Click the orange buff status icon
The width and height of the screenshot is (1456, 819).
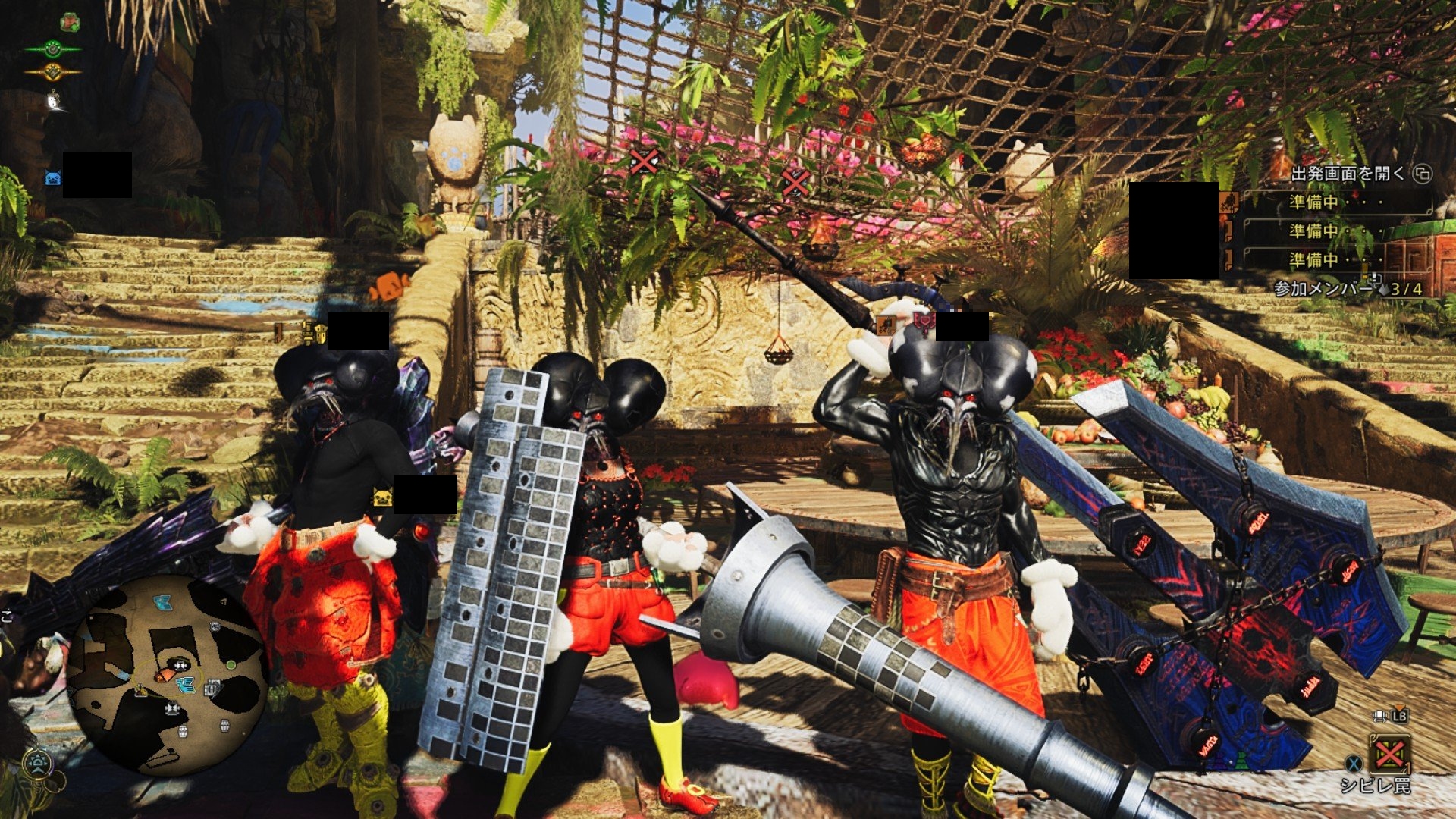click(52, 72)
